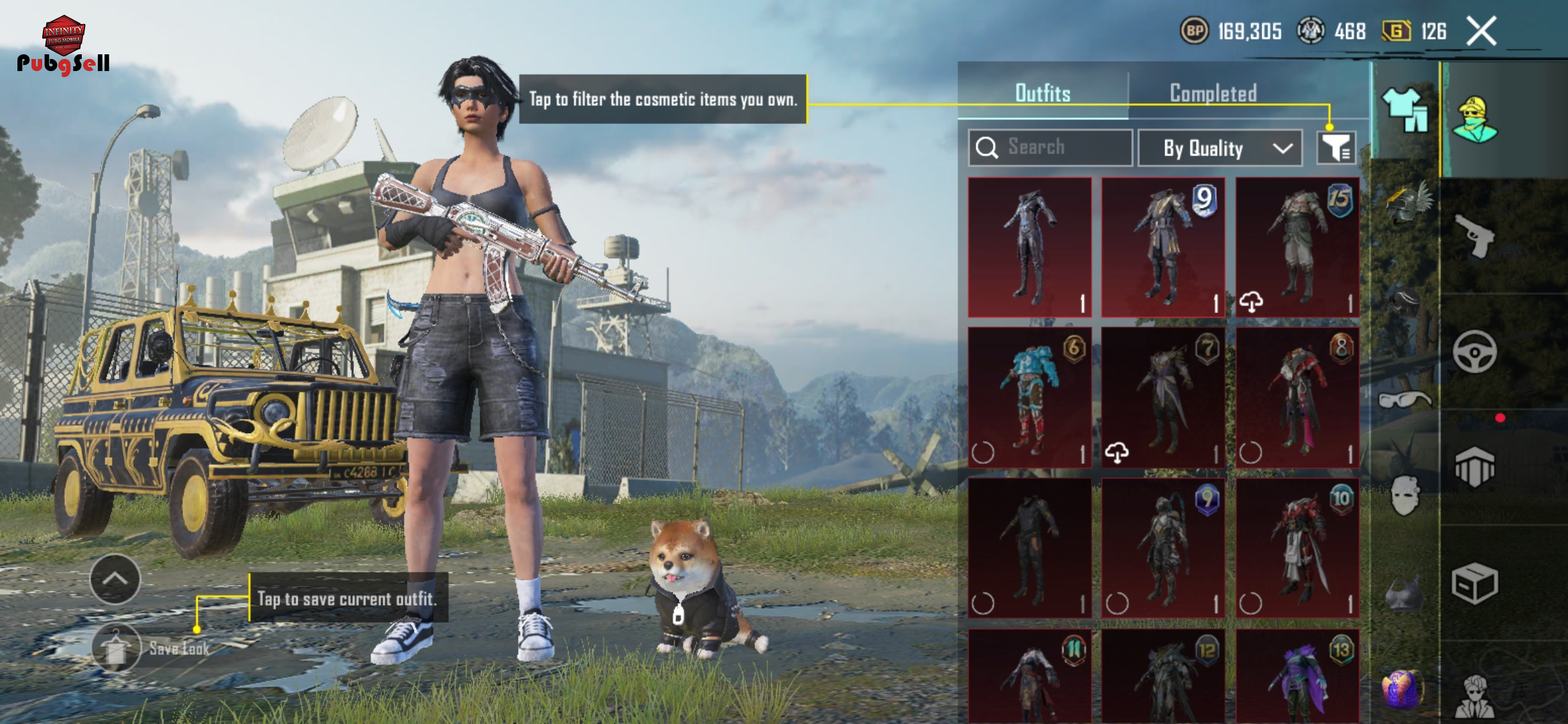
Task: Select the face mask category
Action: click(x=1405, y=496)
